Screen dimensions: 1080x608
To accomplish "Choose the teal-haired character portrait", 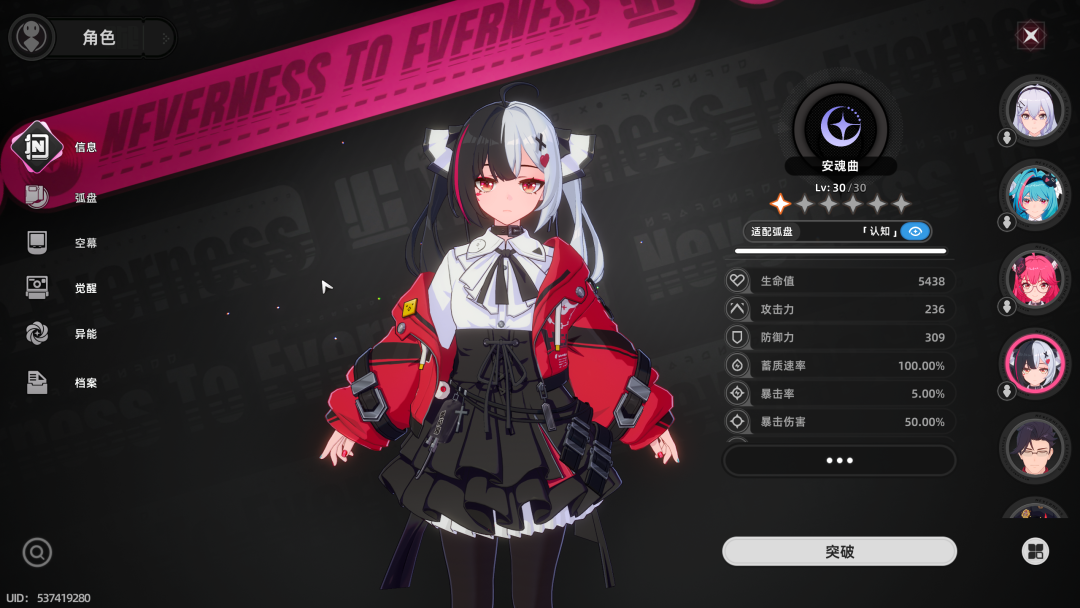I will pyautogui.click(x=1034, y=196).
